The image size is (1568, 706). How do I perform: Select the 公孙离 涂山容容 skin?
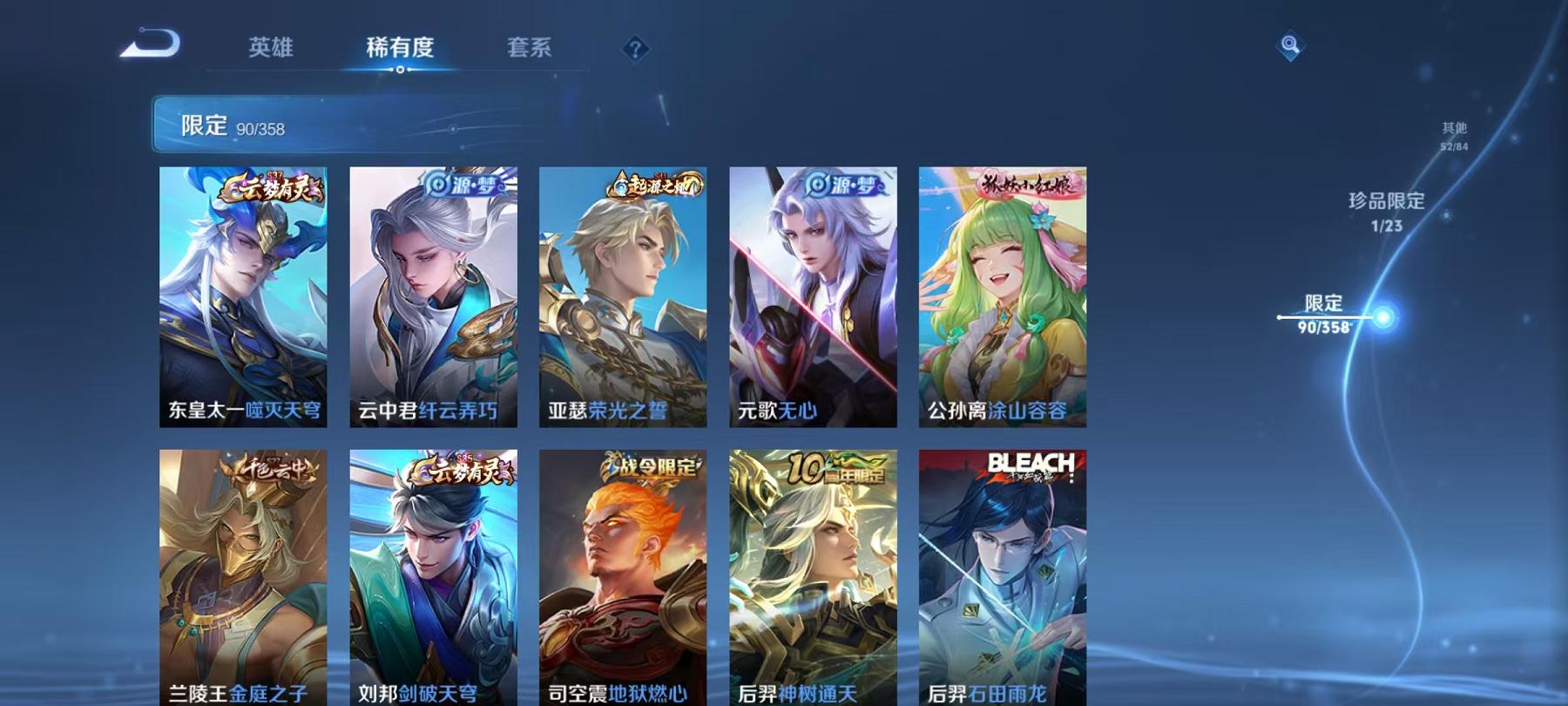[1000, 296]
